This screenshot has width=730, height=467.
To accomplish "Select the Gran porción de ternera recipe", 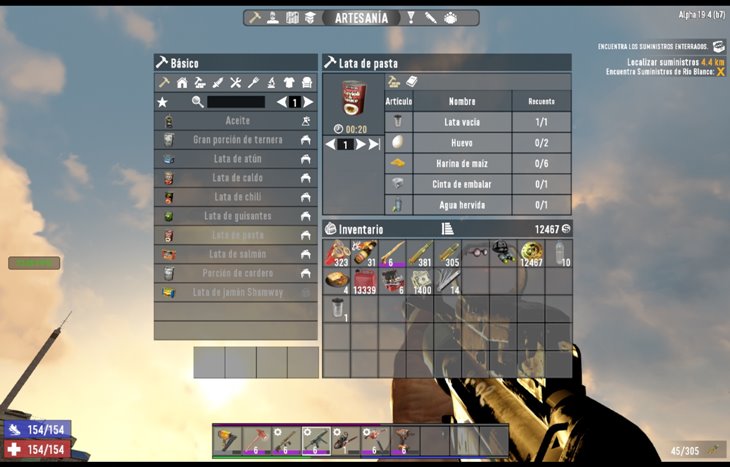I will coord(236,140).
